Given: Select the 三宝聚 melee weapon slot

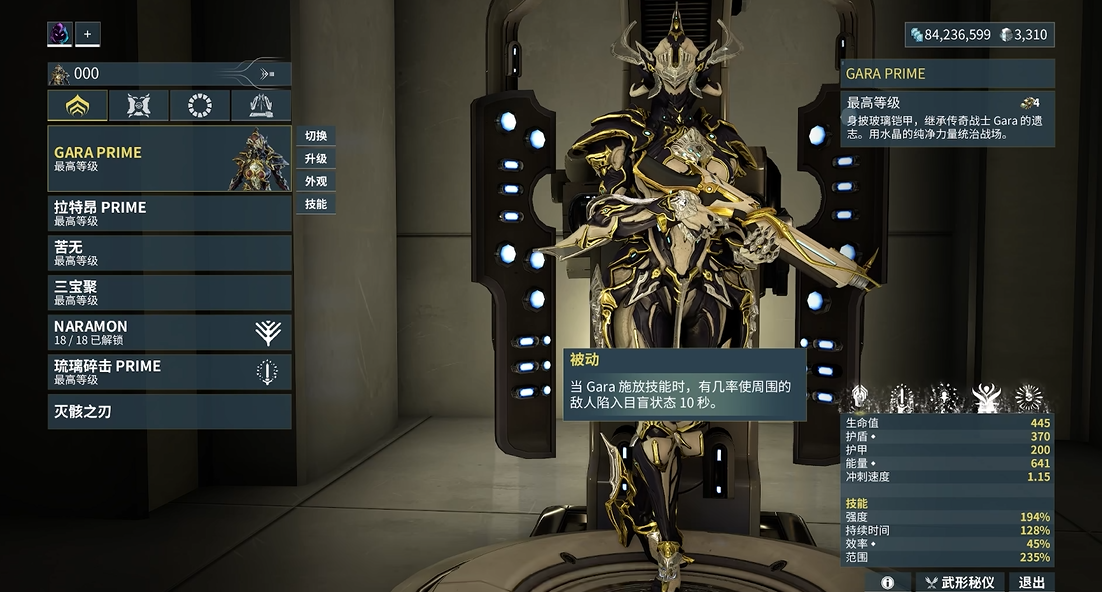Looking at the screenshot, I should 169,292.
